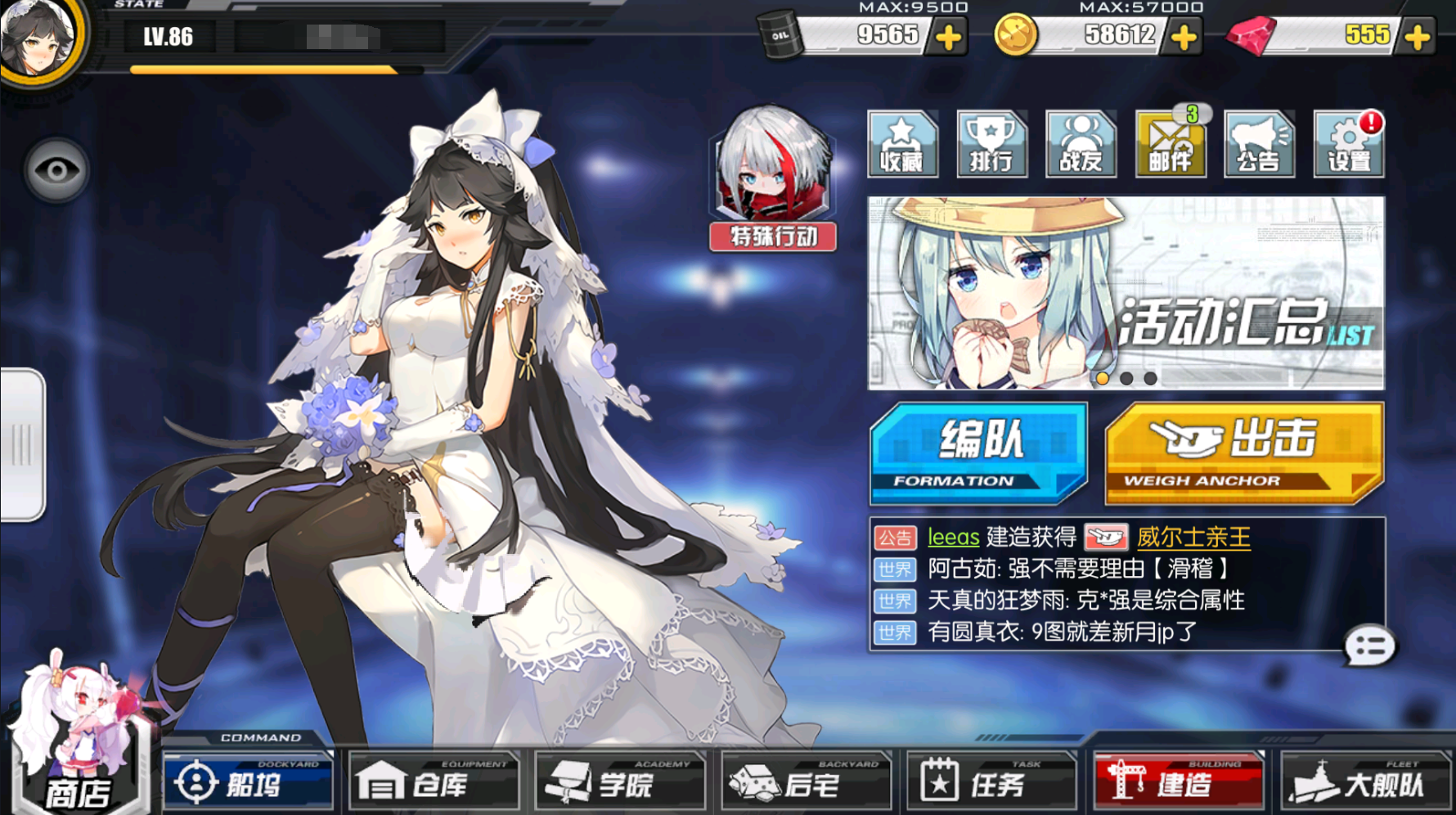Image resolution: width=1456 pixels, height=815 pixels.
Task: Open the 战友 (Friends) icon
Action: (1081, 146)
